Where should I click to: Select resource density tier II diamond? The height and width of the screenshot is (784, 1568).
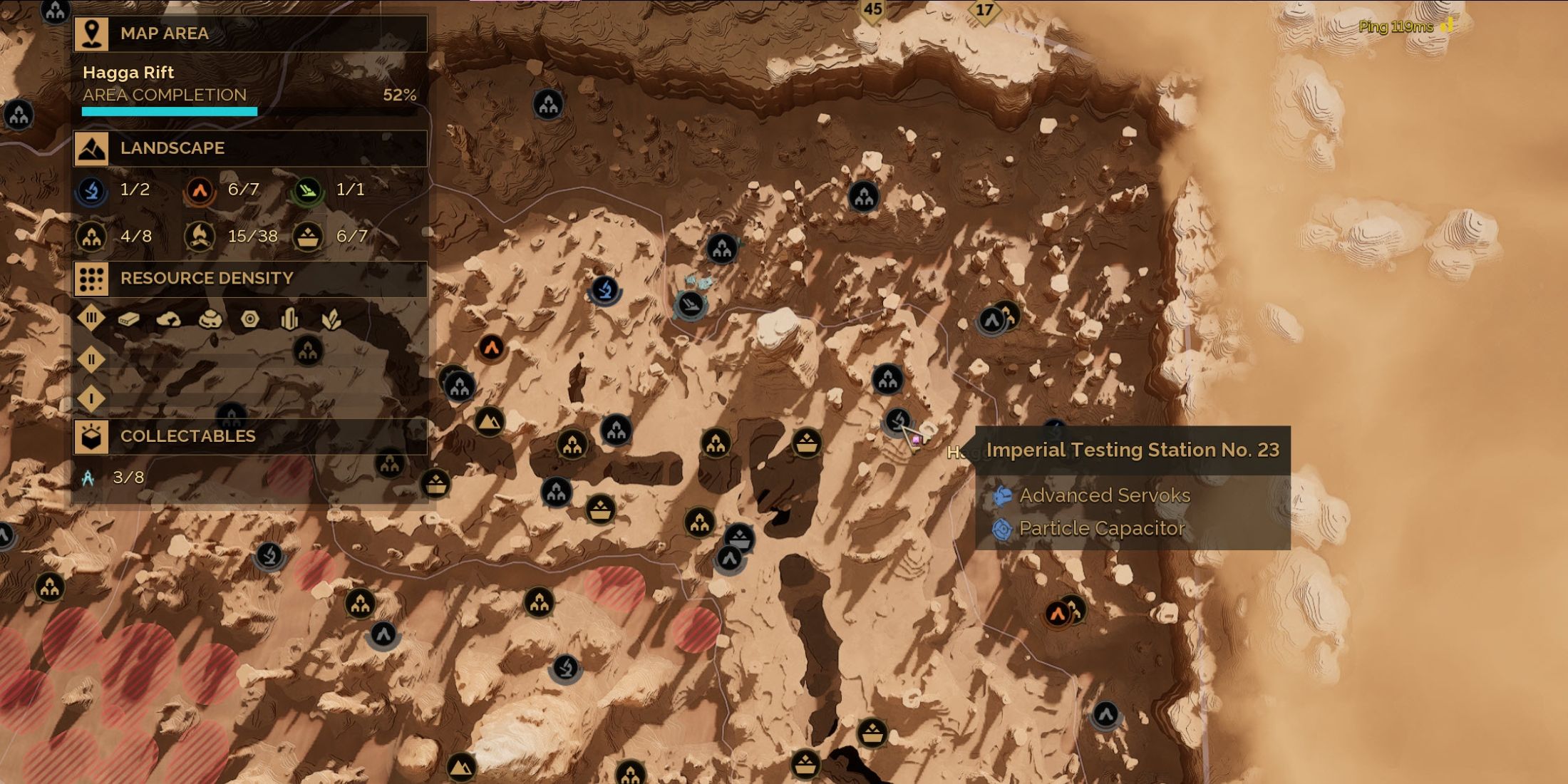pos(91,359)
